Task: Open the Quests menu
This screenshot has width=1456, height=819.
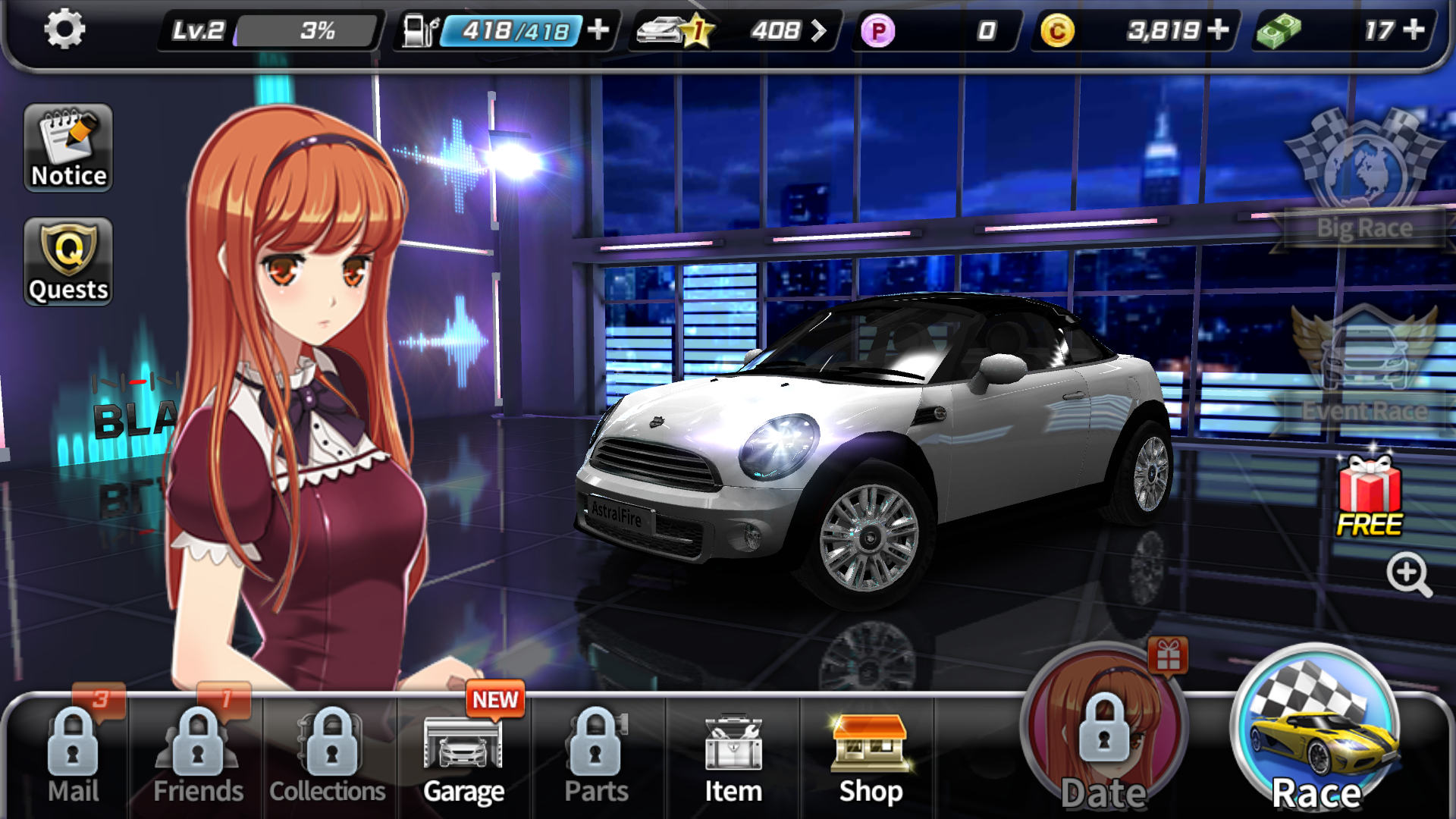Action: 67,260
